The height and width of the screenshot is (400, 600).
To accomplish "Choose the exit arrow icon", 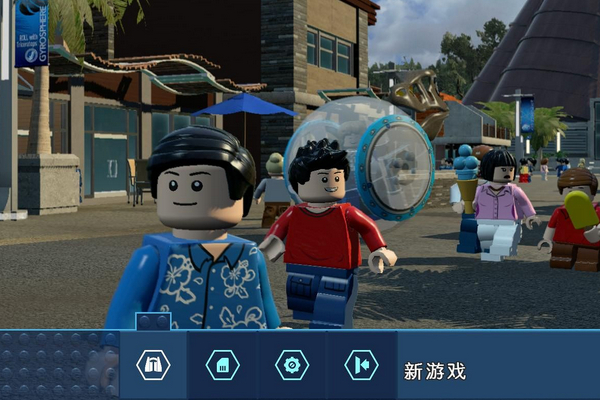I will 361,365.
